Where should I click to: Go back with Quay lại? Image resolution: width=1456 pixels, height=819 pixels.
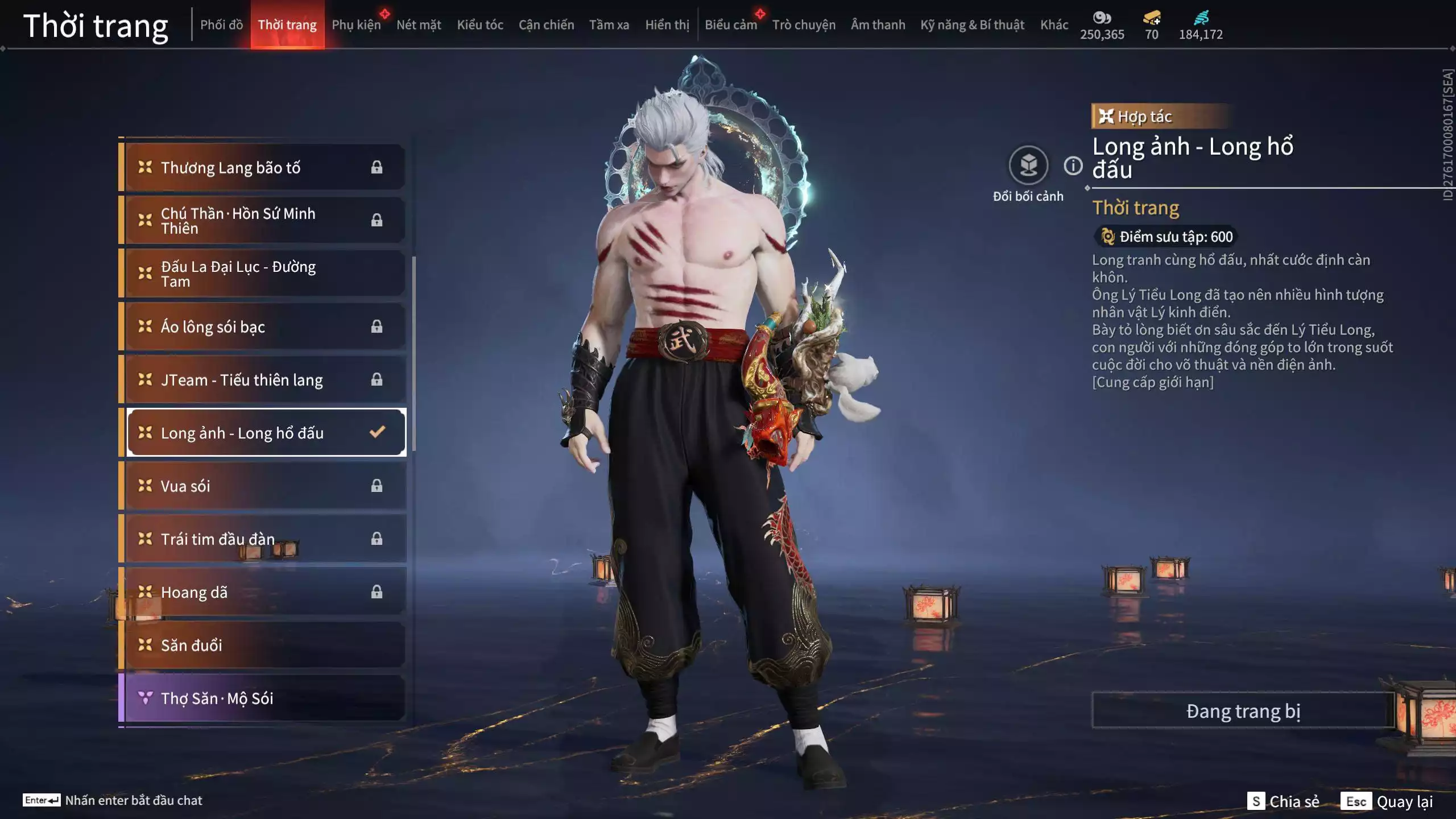pyautogui.click(x=1387, y=801)
